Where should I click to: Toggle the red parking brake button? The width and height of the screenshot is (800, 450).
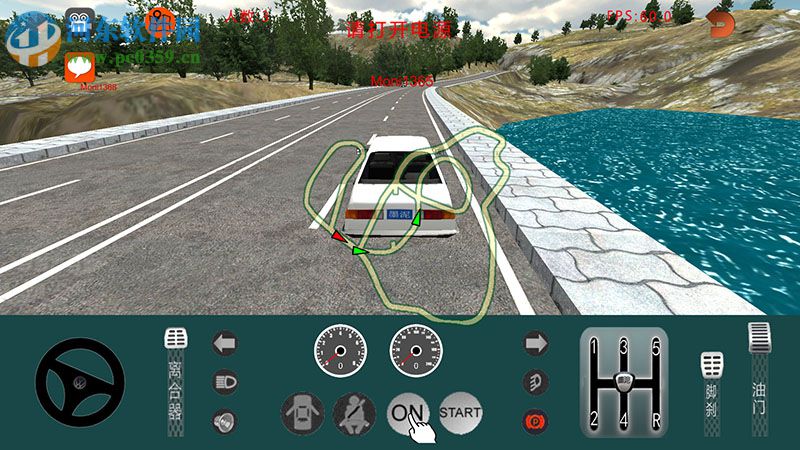click(537, 421)
